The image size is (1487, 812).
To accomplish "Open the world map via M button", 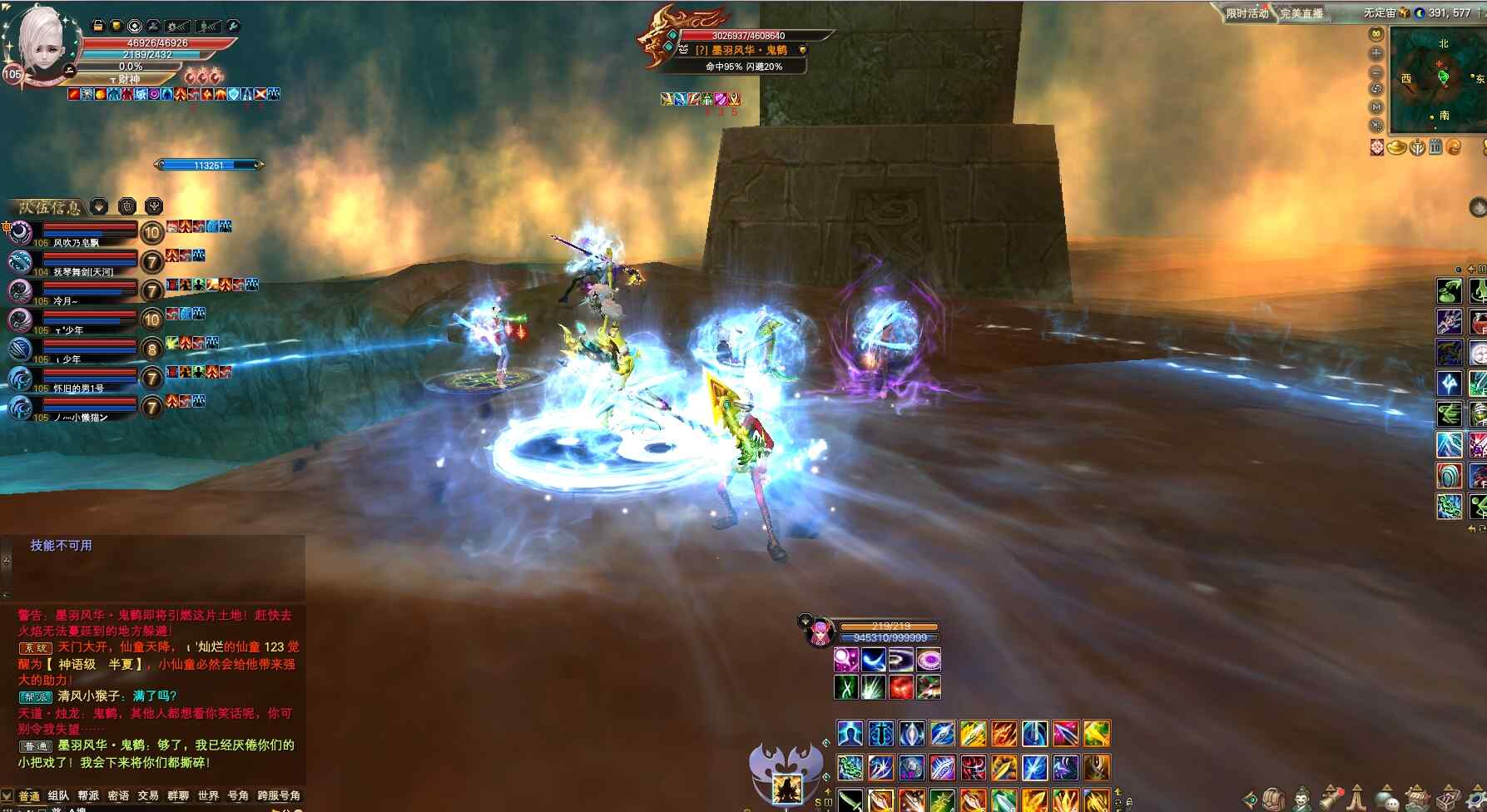I will tap(1376, 107).
